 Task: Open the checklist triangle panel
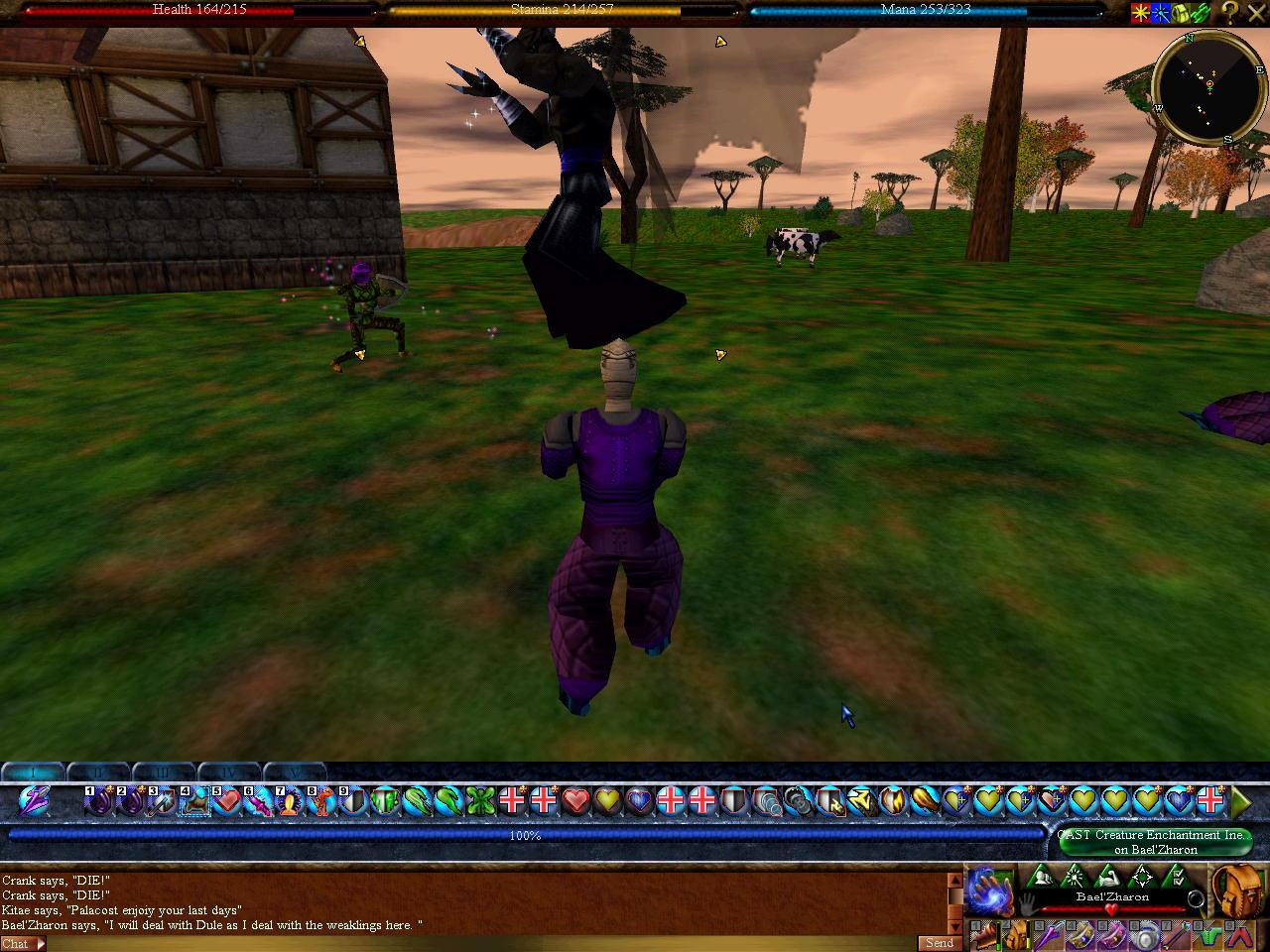(x=1174, y=877)
